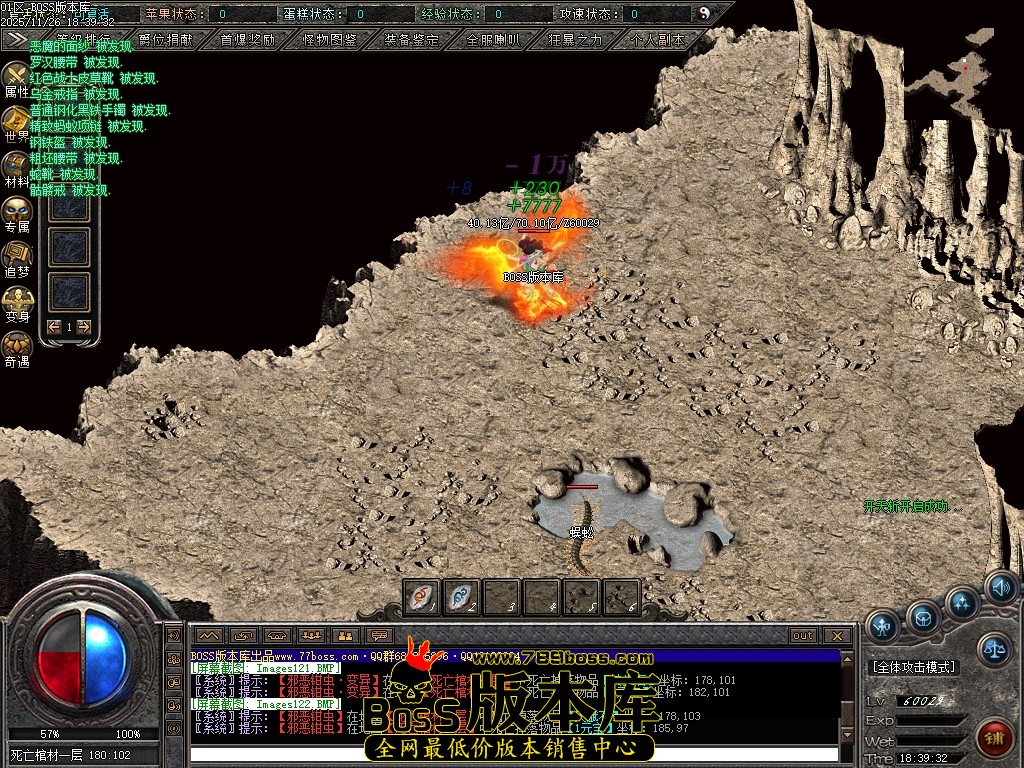Activate the 变身 transformation icon
Viewport: 1024px width, 768px height.
(17, 301)
